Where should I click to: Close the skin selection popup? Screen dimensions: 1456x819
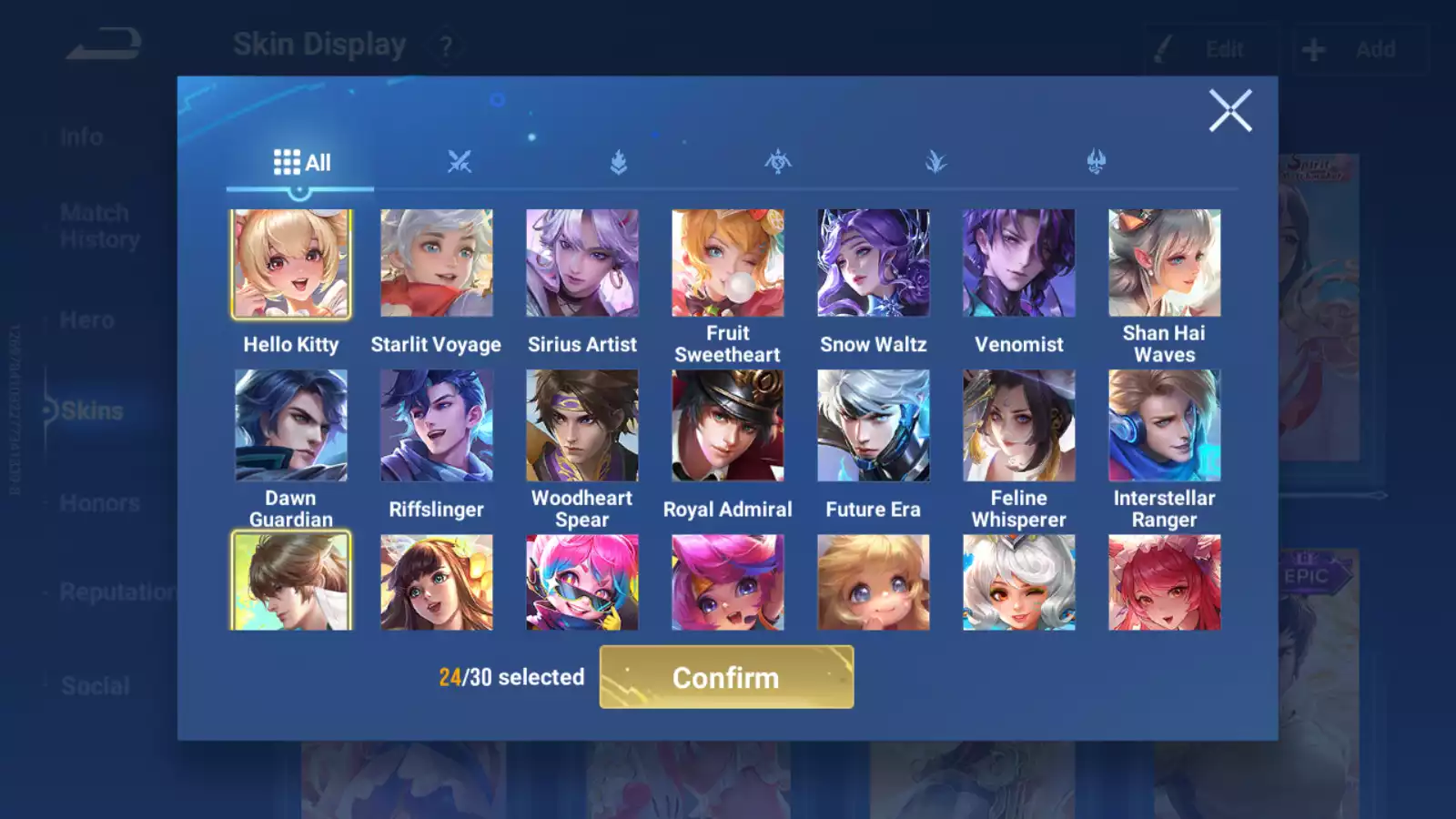click(x=1230, y=111)
